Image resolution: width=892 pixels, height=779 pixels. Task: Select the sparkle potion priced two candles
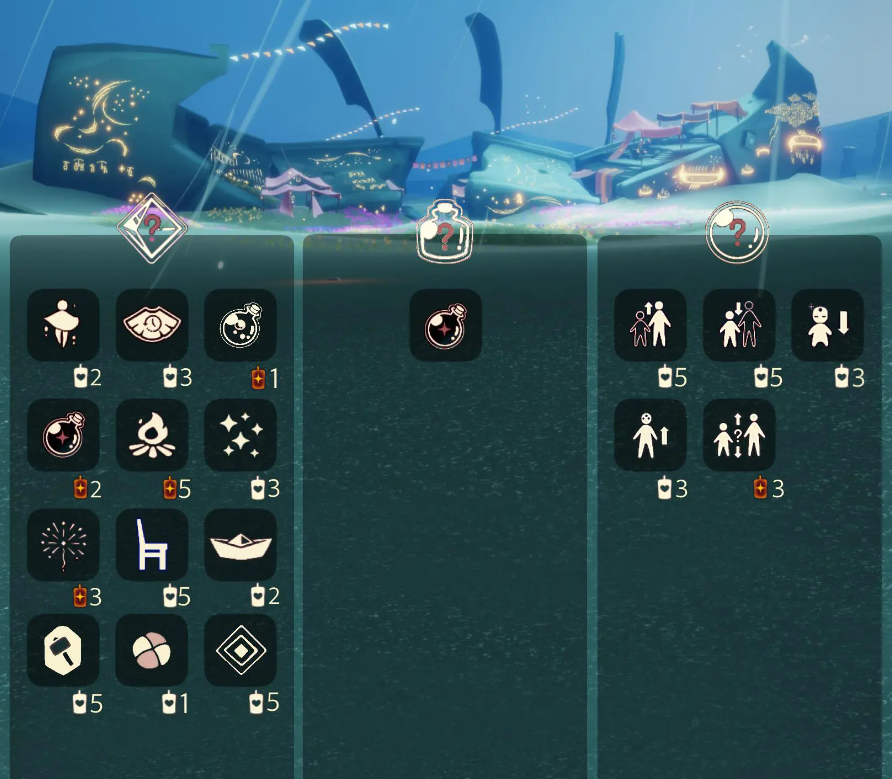click(x=63, y=435)
